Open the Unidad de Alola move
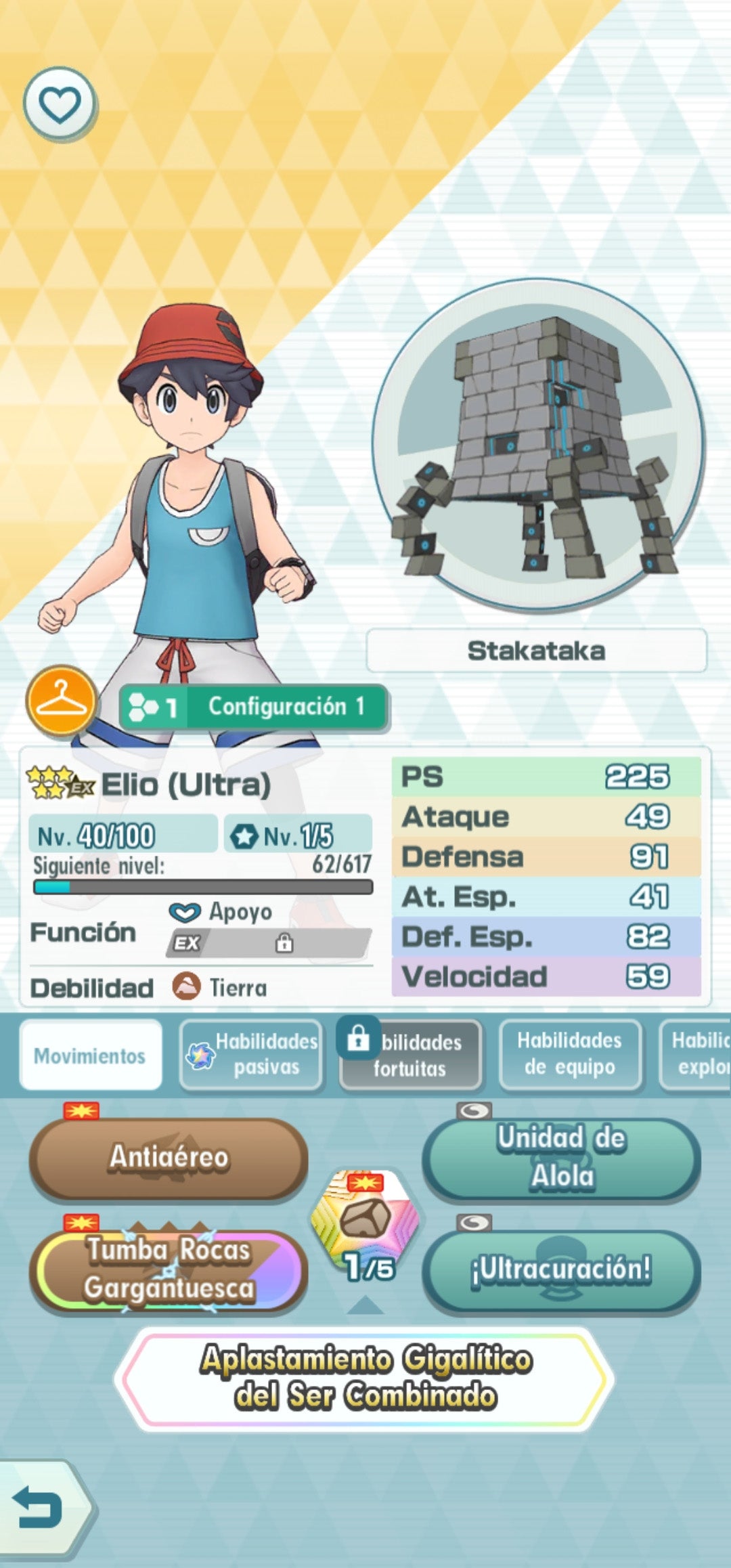Image resolution: width=731 pixels, height=1568 pixels. coord(561,1157)
